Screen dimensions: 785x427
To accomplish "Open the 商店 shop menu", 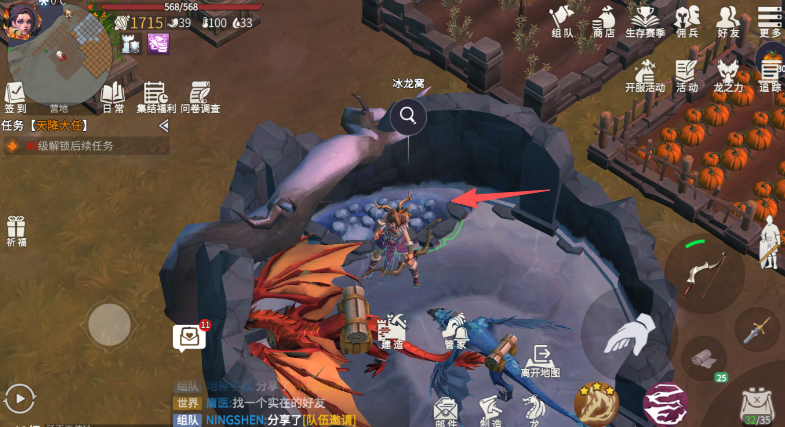I will 603,21.
